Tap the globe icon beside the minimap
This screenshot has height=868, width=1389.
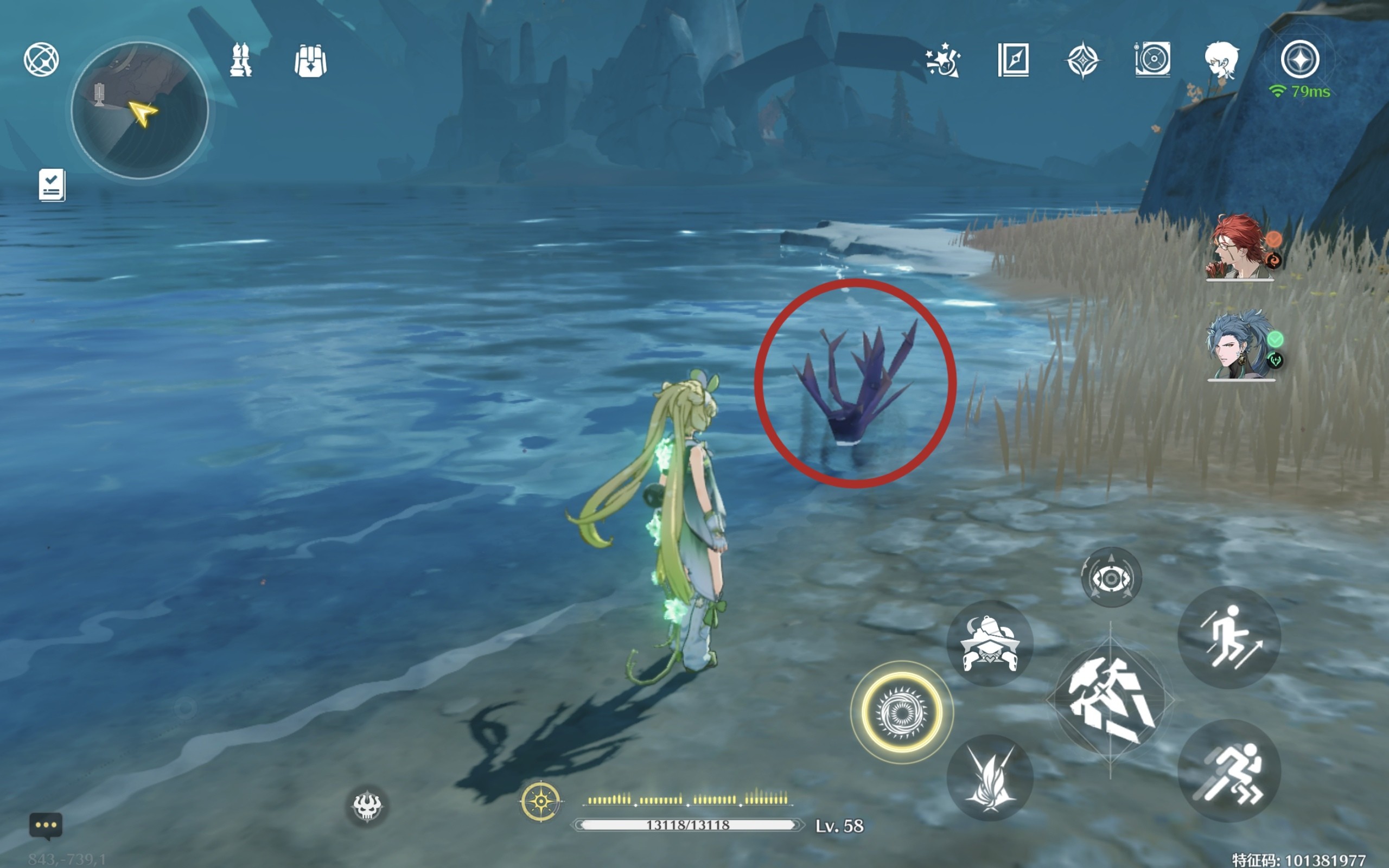41,59
